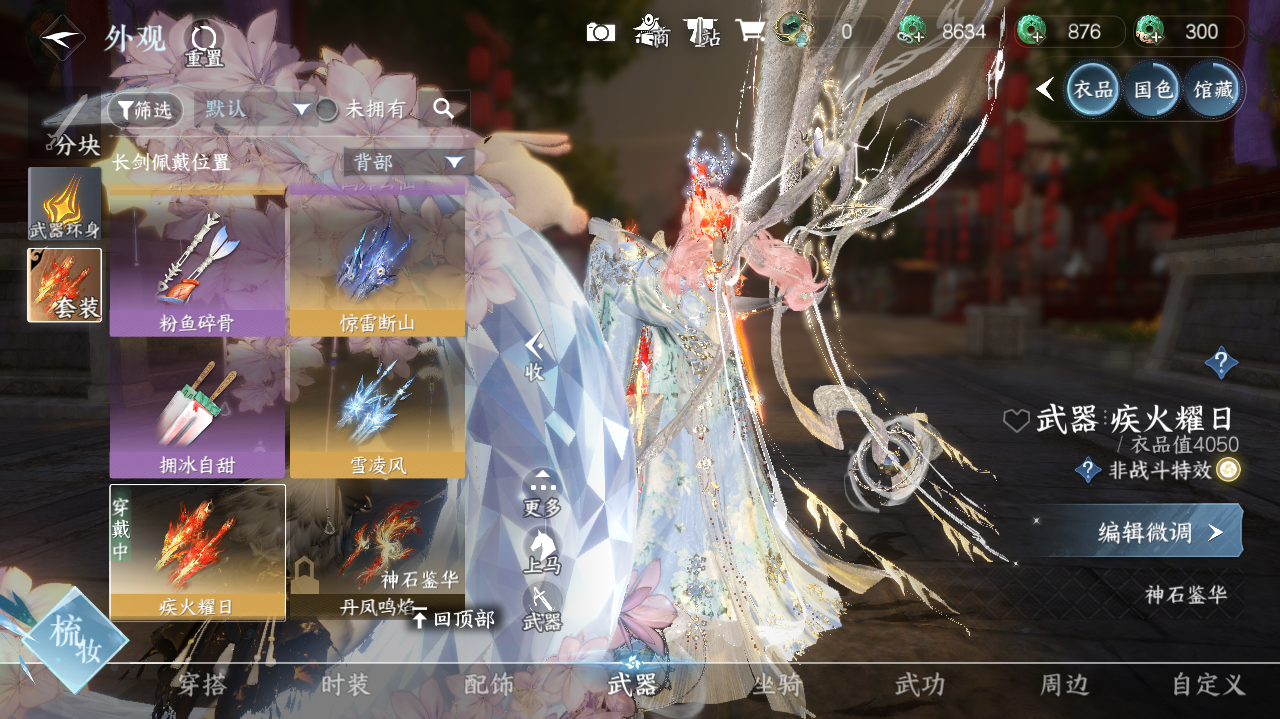The height and width of the screenshot is (719, 1280).
Task: Open the 默认 sort dropdown
Action: coord(257,109)
